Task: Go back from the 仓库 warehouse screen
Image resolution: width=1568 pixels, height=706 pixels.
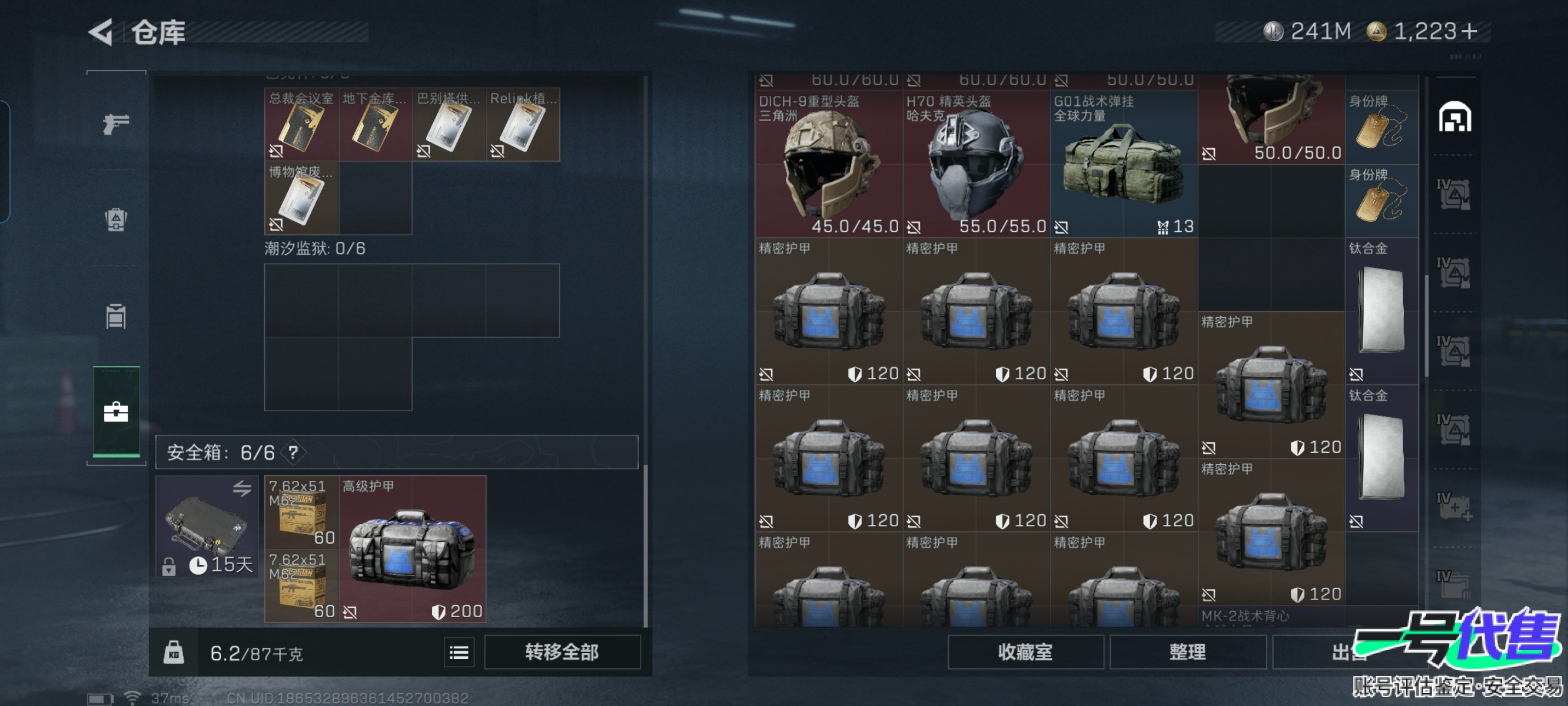Action: coord(102,32)
